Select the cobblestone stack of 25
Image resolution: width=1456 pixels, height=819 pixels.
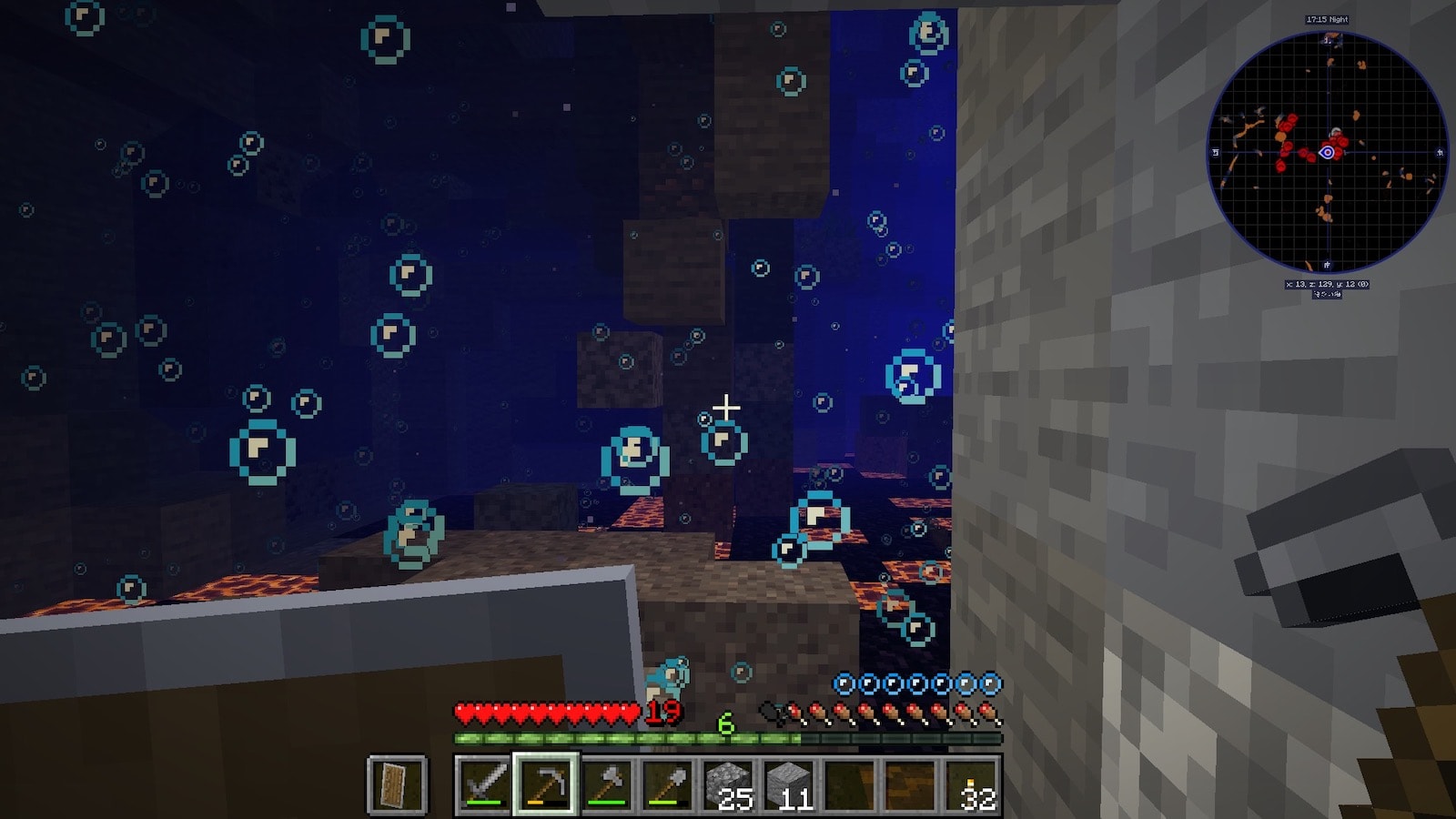(729, 783)
